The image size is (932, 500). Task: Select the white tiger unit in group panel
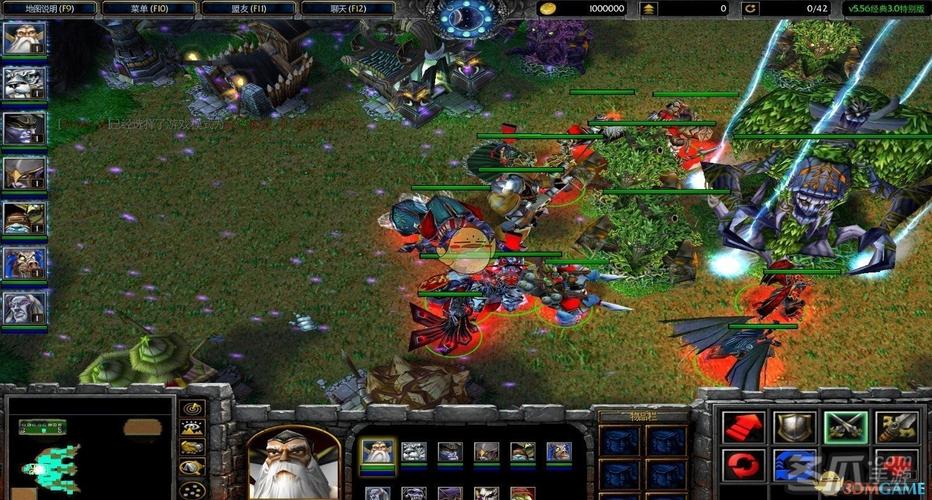tap(413, 452)
